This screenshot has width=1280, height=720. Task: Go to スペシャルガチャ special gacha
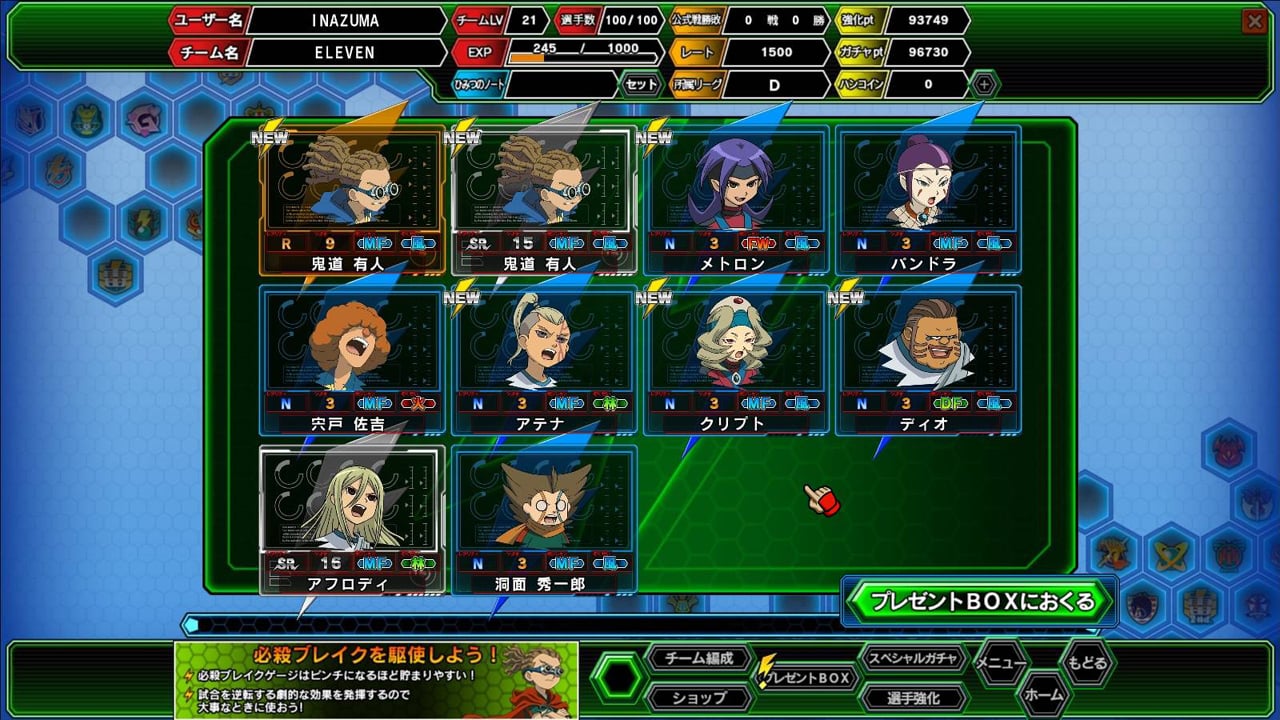pos(914,658)
